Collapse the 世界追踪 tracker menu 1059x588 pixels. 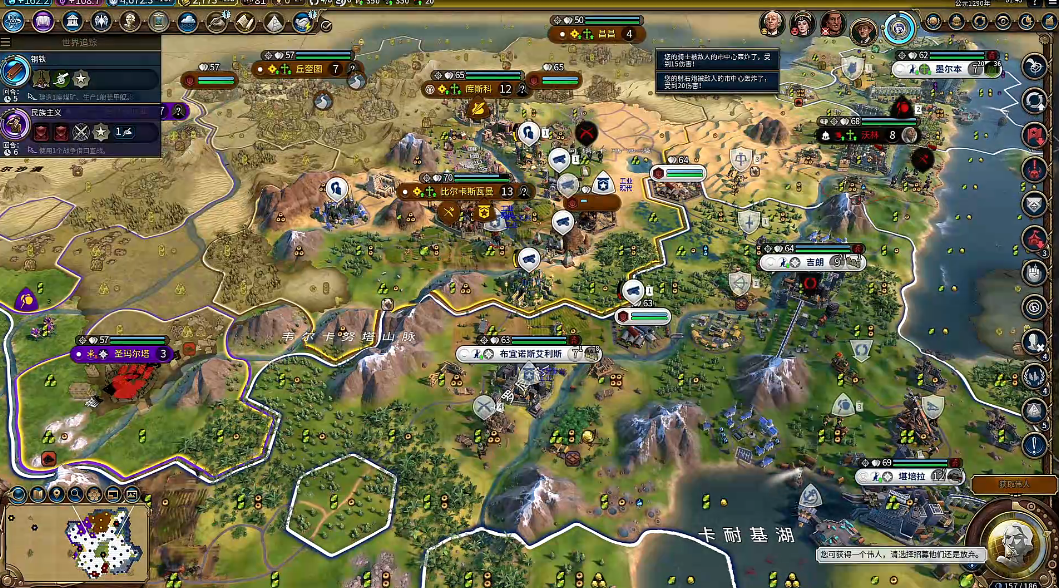pyautogui.click(x=8, y=43)
